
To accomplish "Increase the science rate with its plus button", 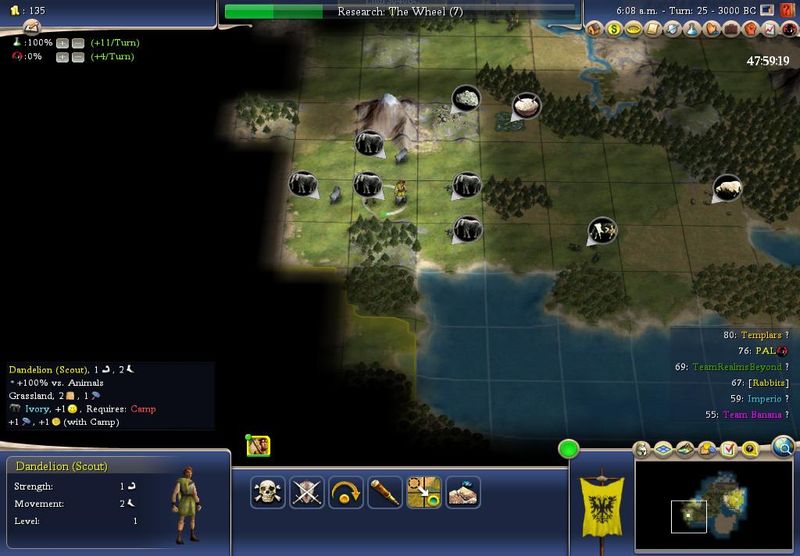I will [62, 43].
